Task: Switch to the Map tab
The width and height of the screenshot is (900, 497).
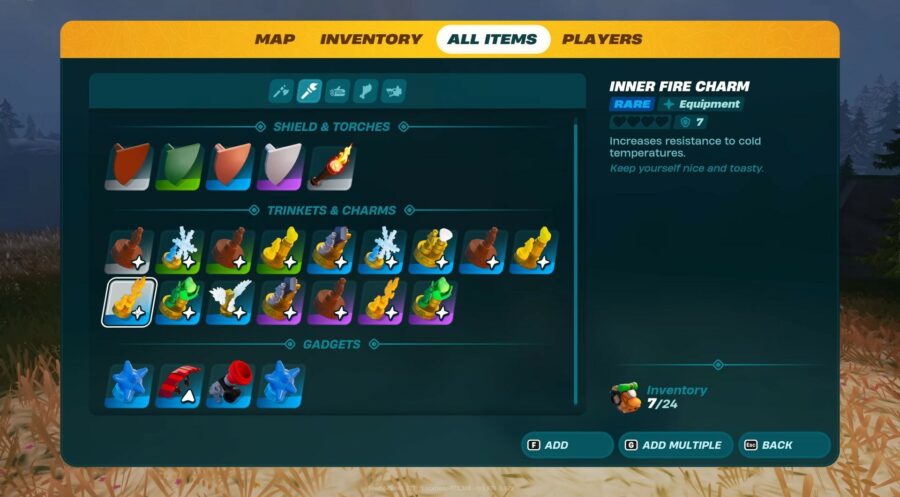Action: [x=274, y=40]
